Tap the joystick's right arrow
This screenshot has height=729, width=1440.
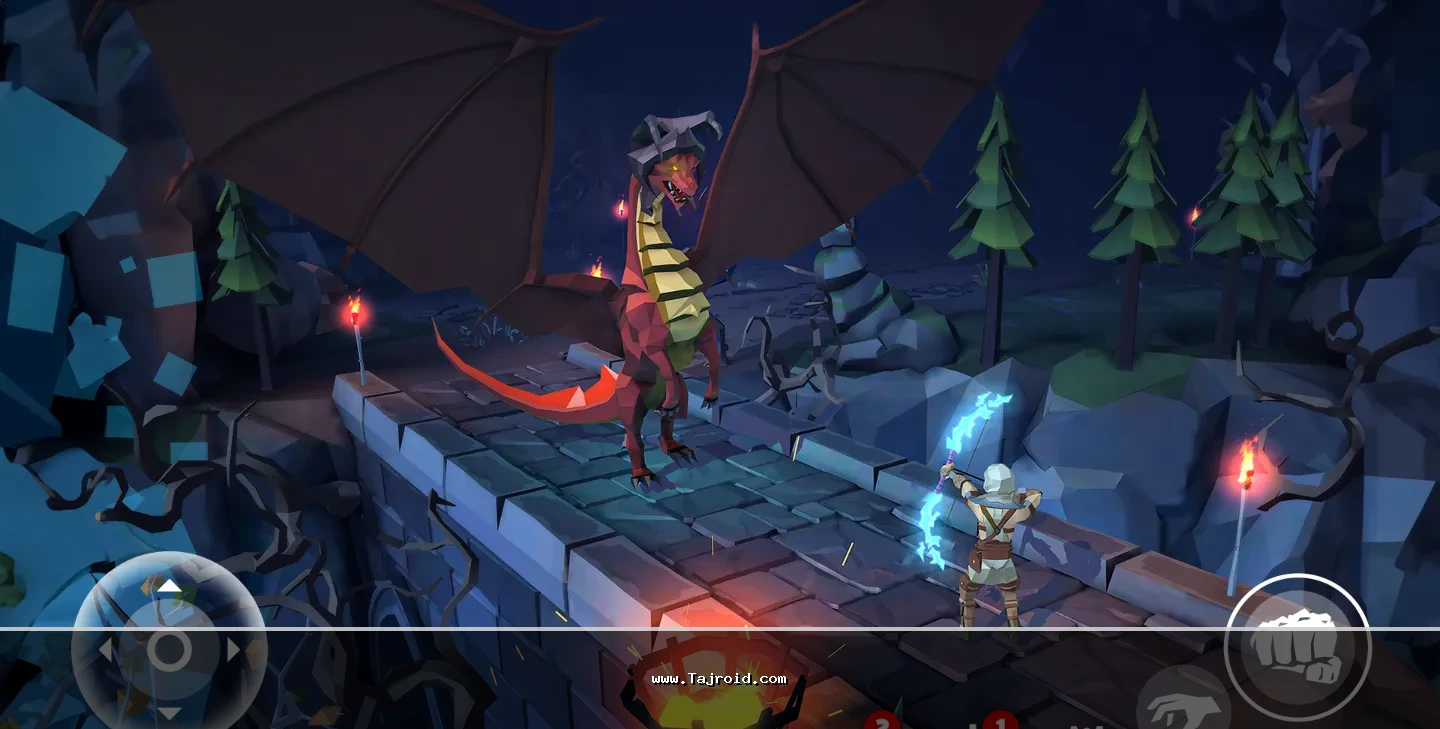[x=234, y=650]
